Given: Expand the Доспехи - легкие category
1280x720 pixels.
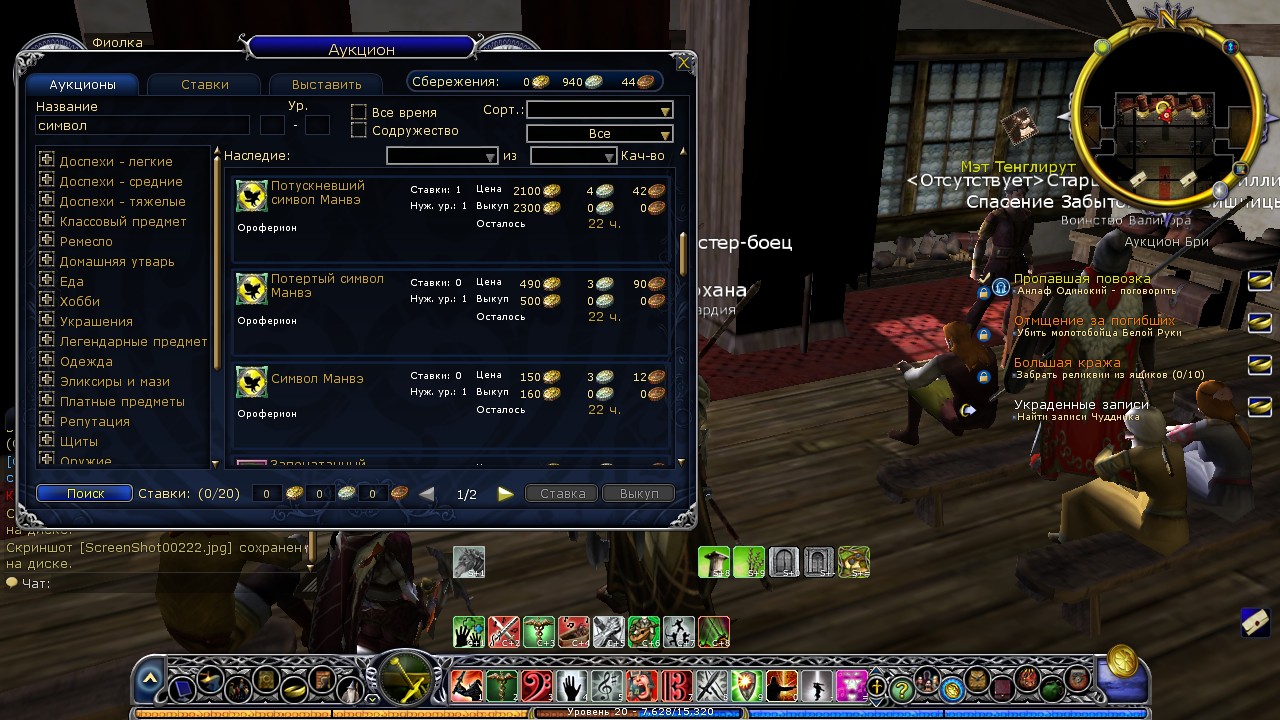Looking at the screenshot, I should coord(46,161).
